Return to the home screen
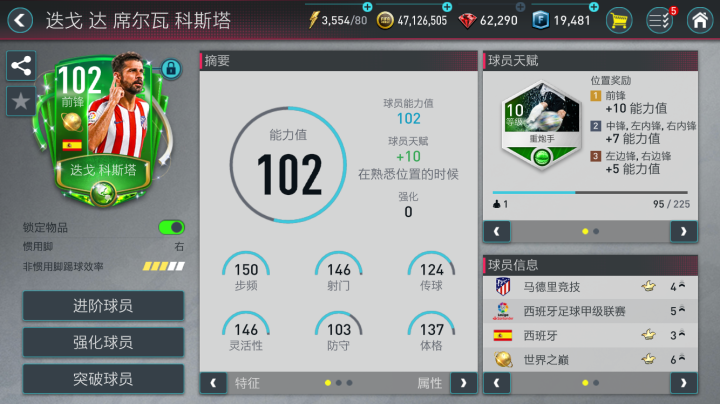Image resolution: width=720 pixels, height=404 pixels. coord(700,20)
